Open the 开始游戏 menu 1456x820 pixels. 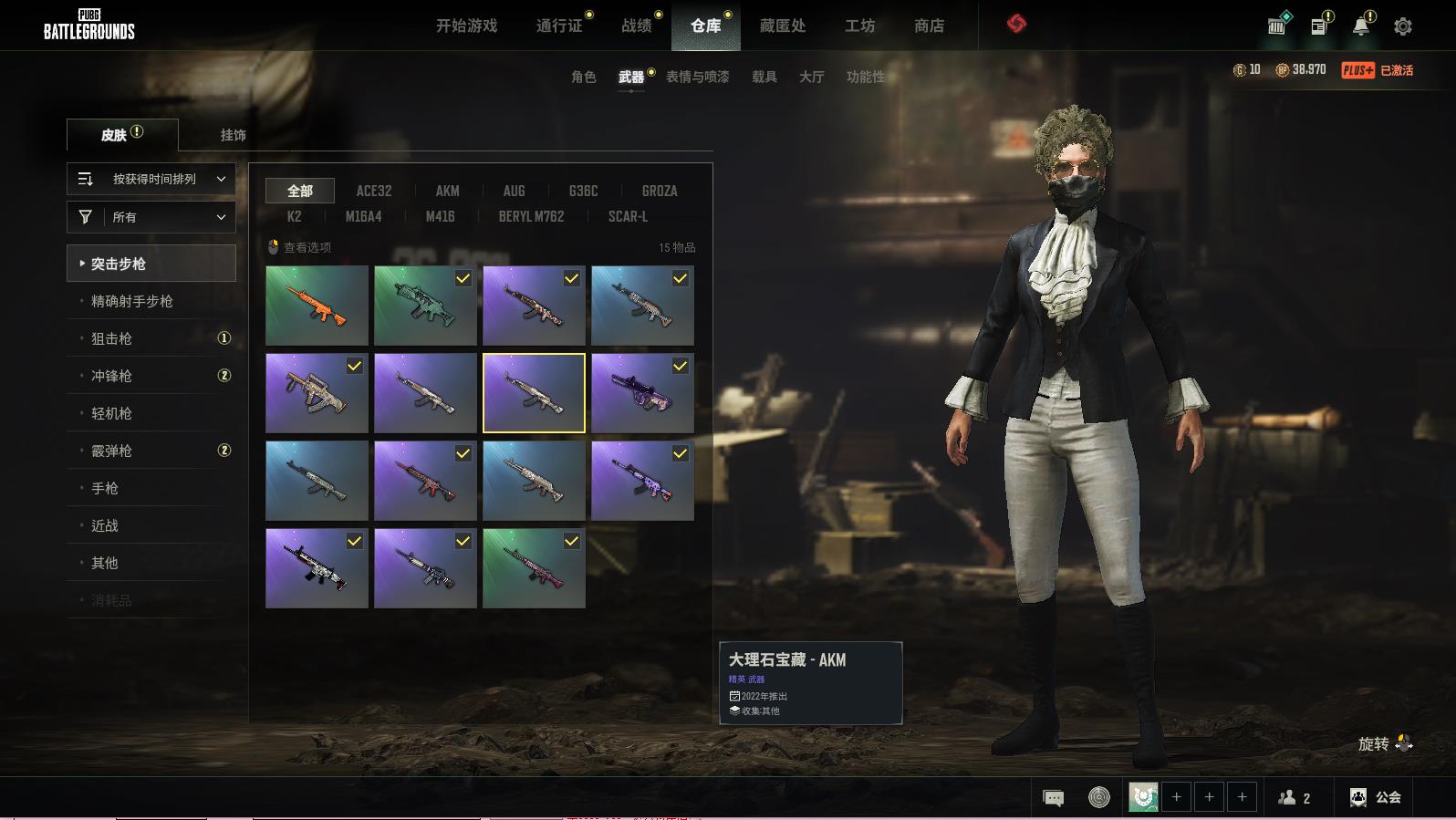(466, 26)
